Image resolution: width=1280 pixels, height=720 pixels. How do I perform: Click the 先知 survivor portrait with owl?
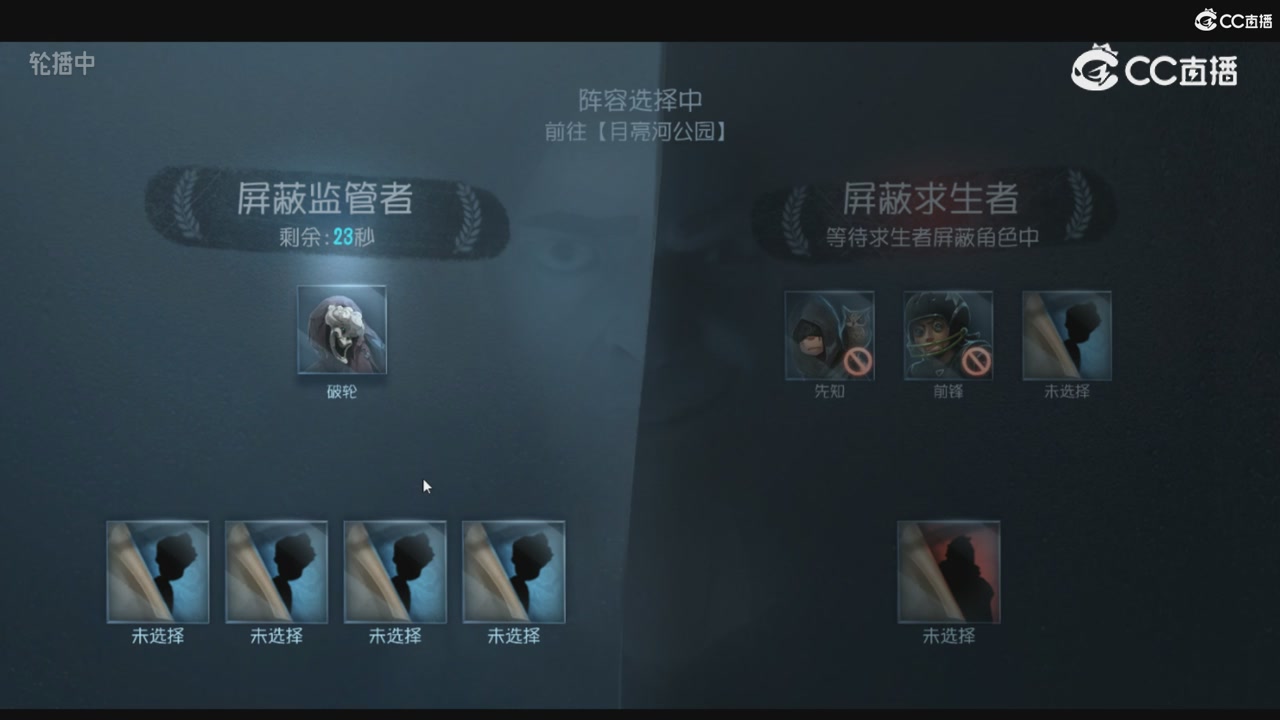click(x=829, y=335)
